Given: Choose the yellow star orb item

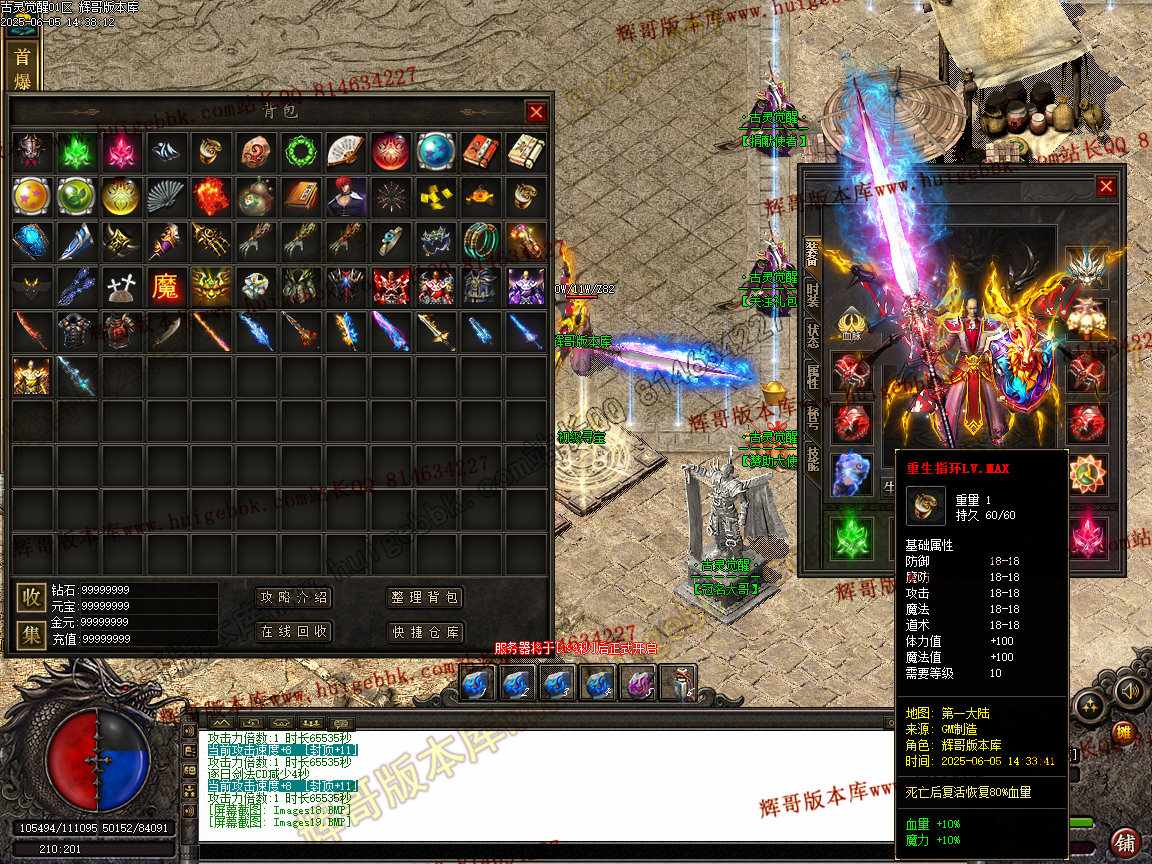Looking at the screenshot, I should coord(31,197).
